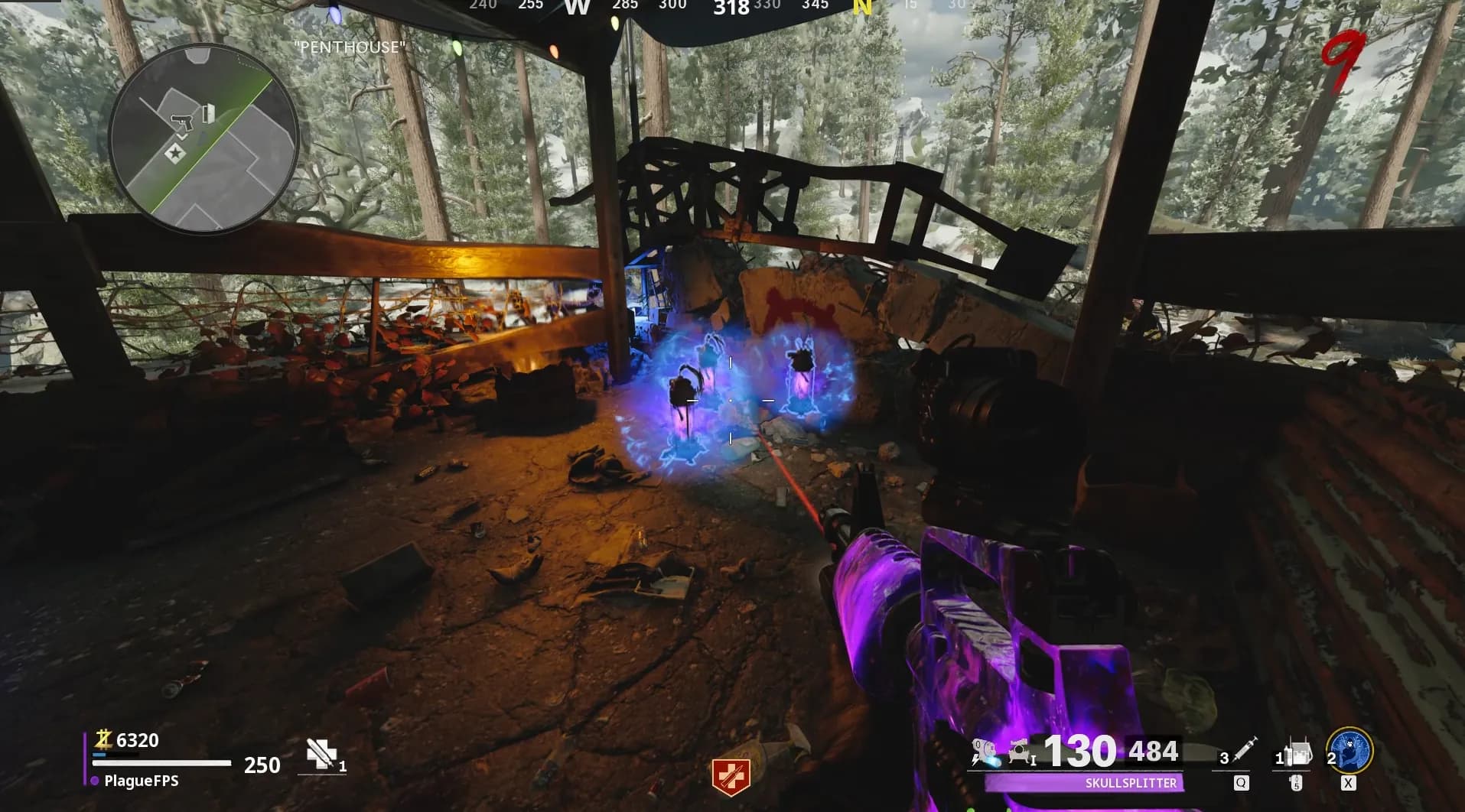Select the door marker on the minimap
This screenshot has height=812, width=1465.
[209, 114]
